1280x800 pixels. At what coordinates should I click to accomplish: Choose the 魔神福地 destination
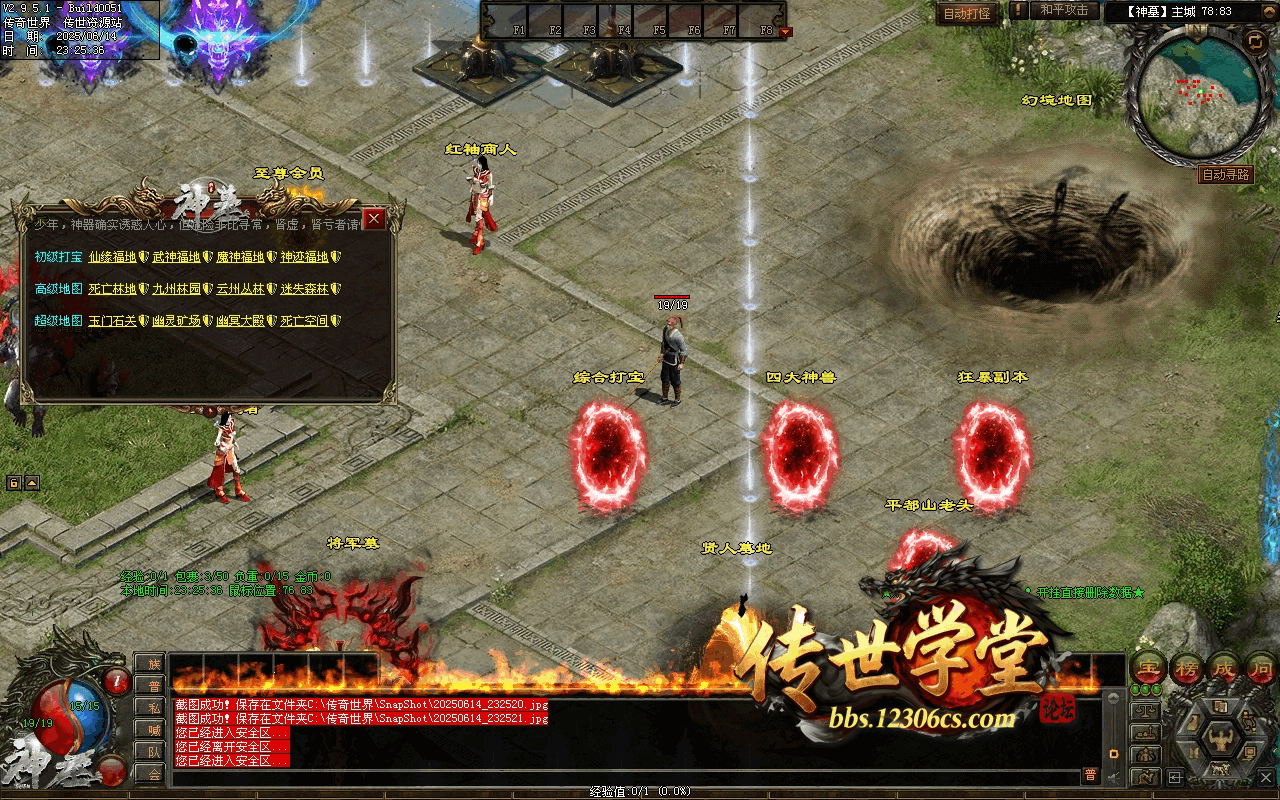click(240, 257)
